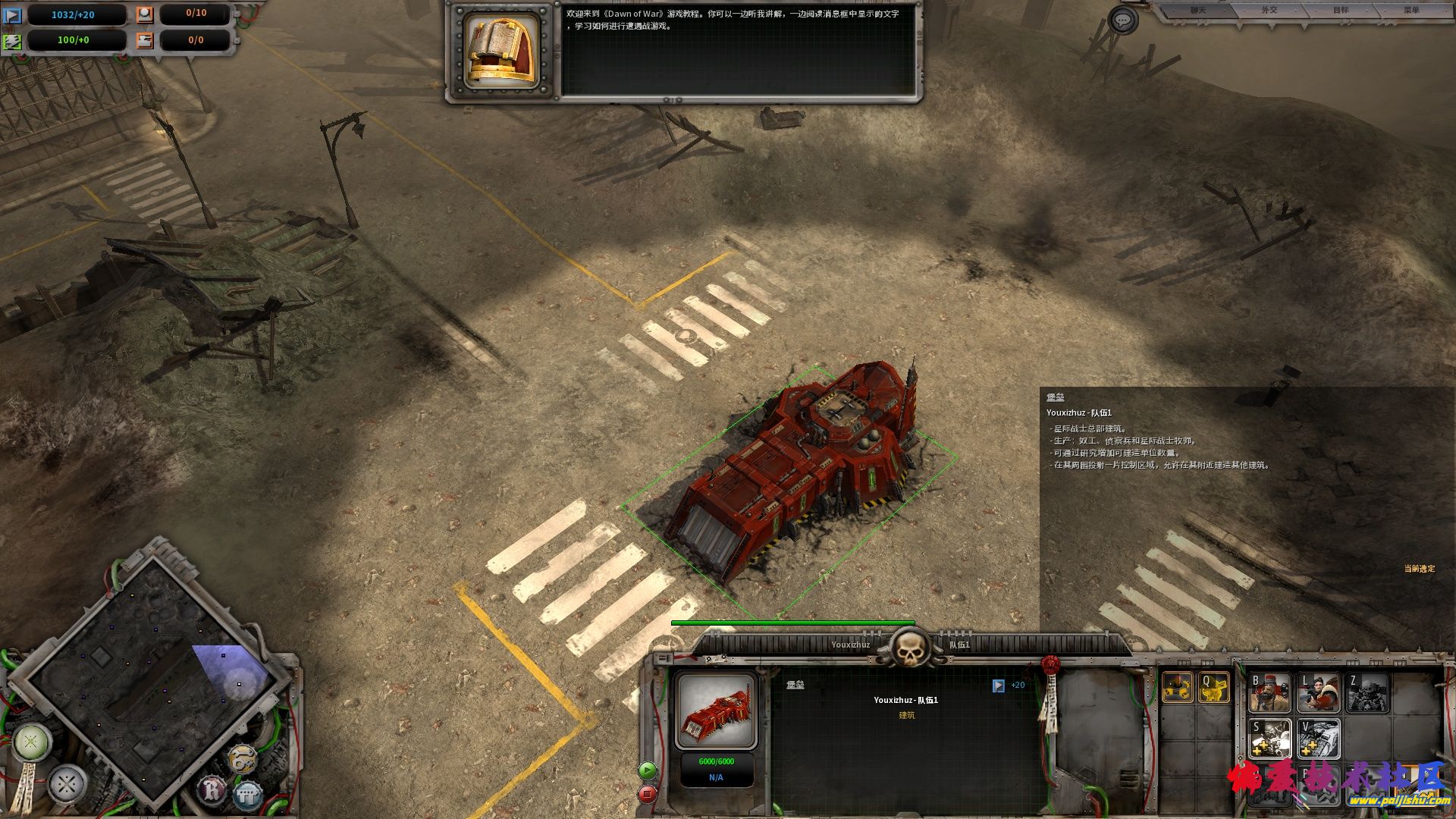Show the 目标 objectives tab
1456x819 pixels.
pos(1341,11)
